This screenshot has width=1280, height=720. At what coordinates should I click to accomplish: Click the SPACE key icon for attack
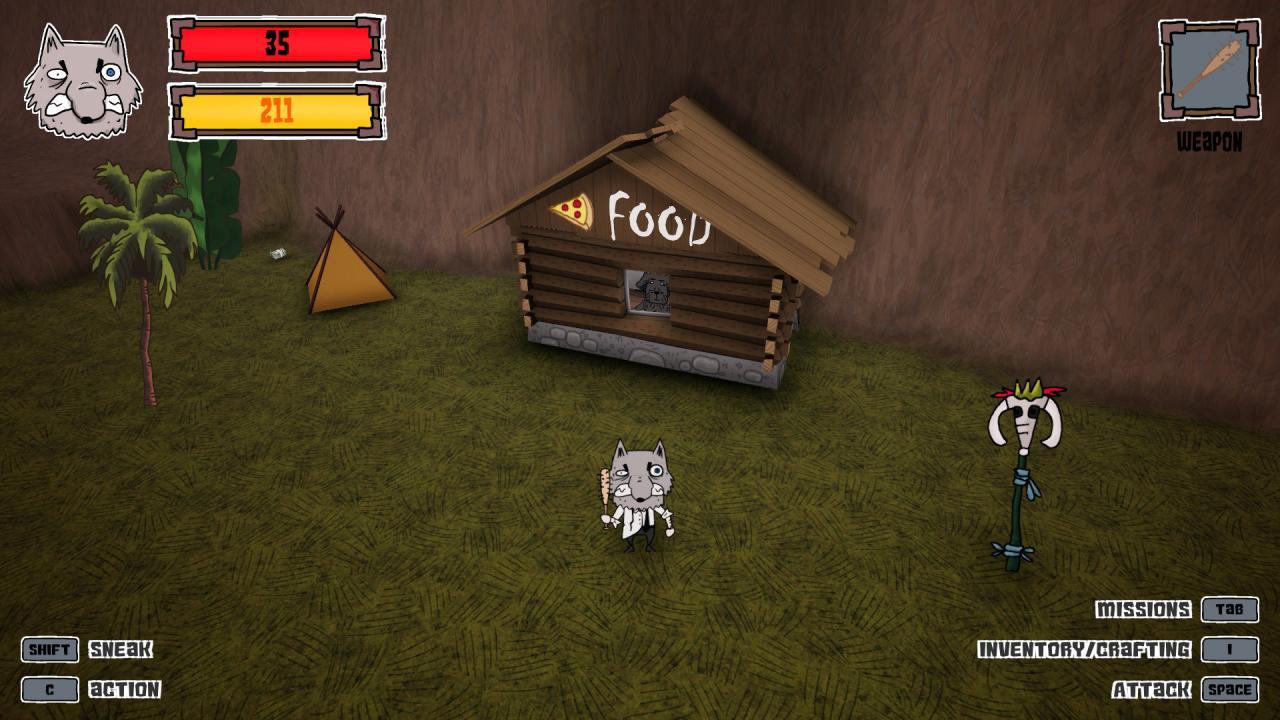(1228, 688)
